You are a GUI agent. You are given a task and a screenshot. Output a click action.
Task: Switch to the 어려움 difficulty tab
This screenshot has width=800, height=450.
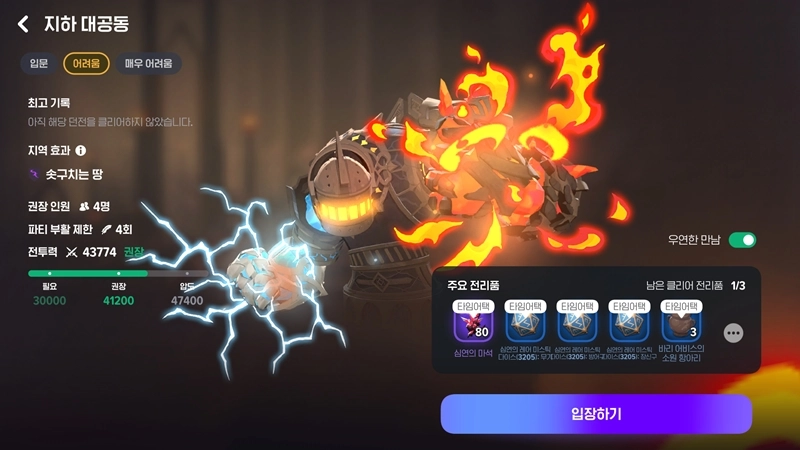coord(86,64)
